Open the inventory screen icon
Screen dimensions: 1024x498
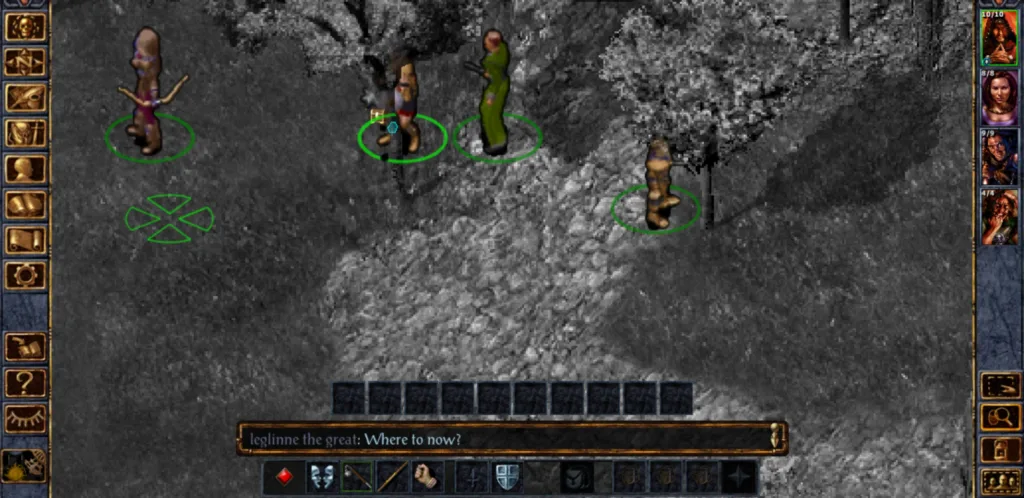point(25,133)
